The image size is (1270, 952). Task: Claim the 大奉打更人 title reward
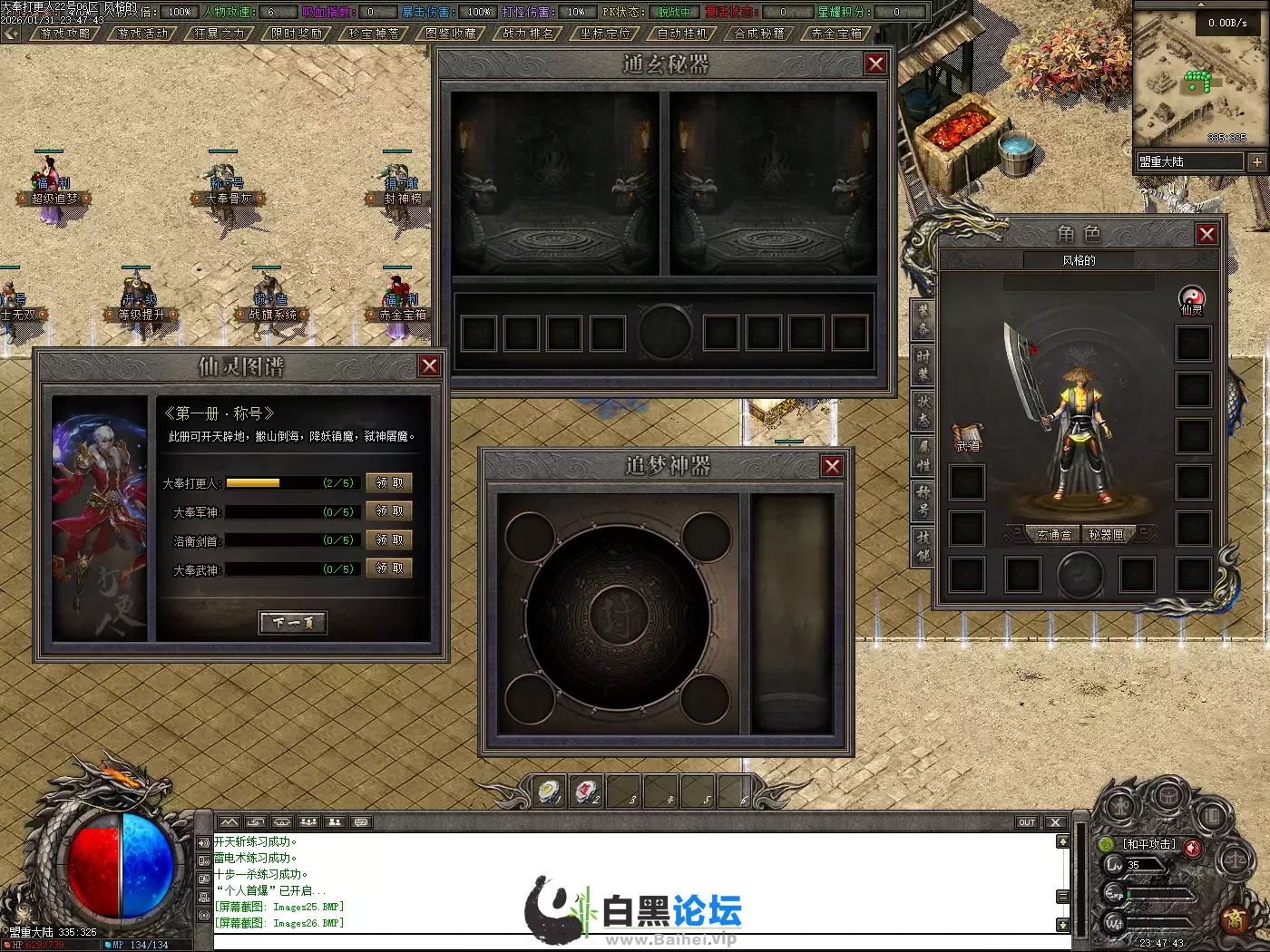coord(389,483)
